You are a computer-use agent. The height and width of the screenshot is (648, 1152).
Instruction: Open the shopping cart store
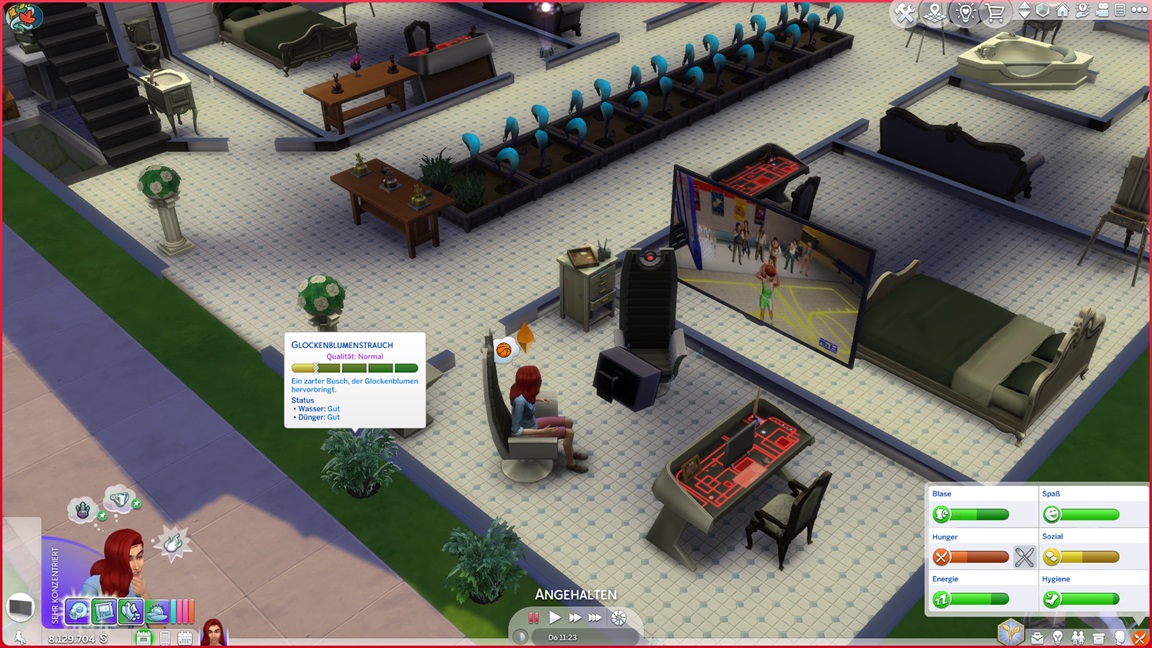coord(995,13)
